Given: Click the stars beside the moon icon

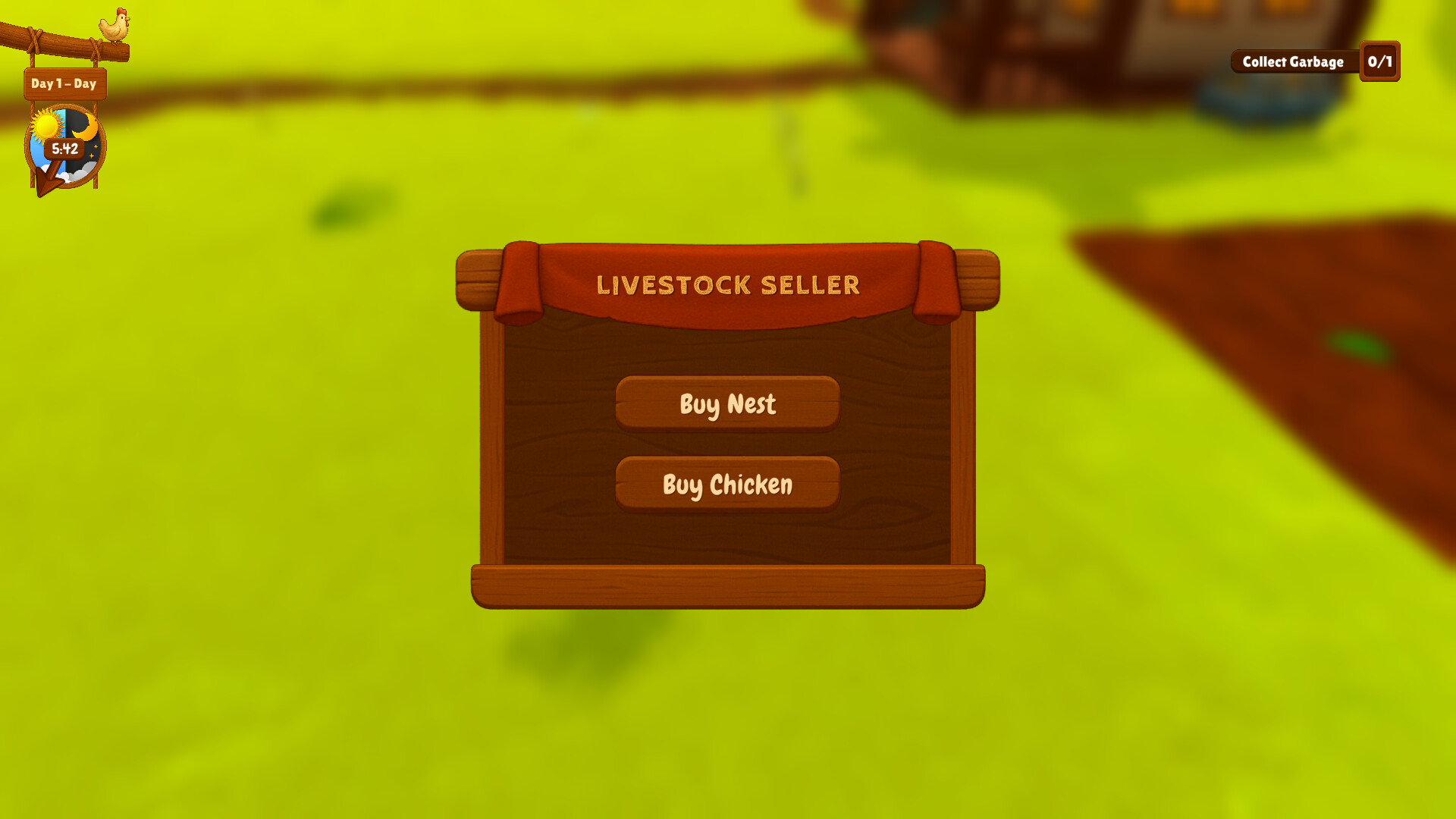Looking at the screenshot, I should pyautogui.click(x=93, y=152).
